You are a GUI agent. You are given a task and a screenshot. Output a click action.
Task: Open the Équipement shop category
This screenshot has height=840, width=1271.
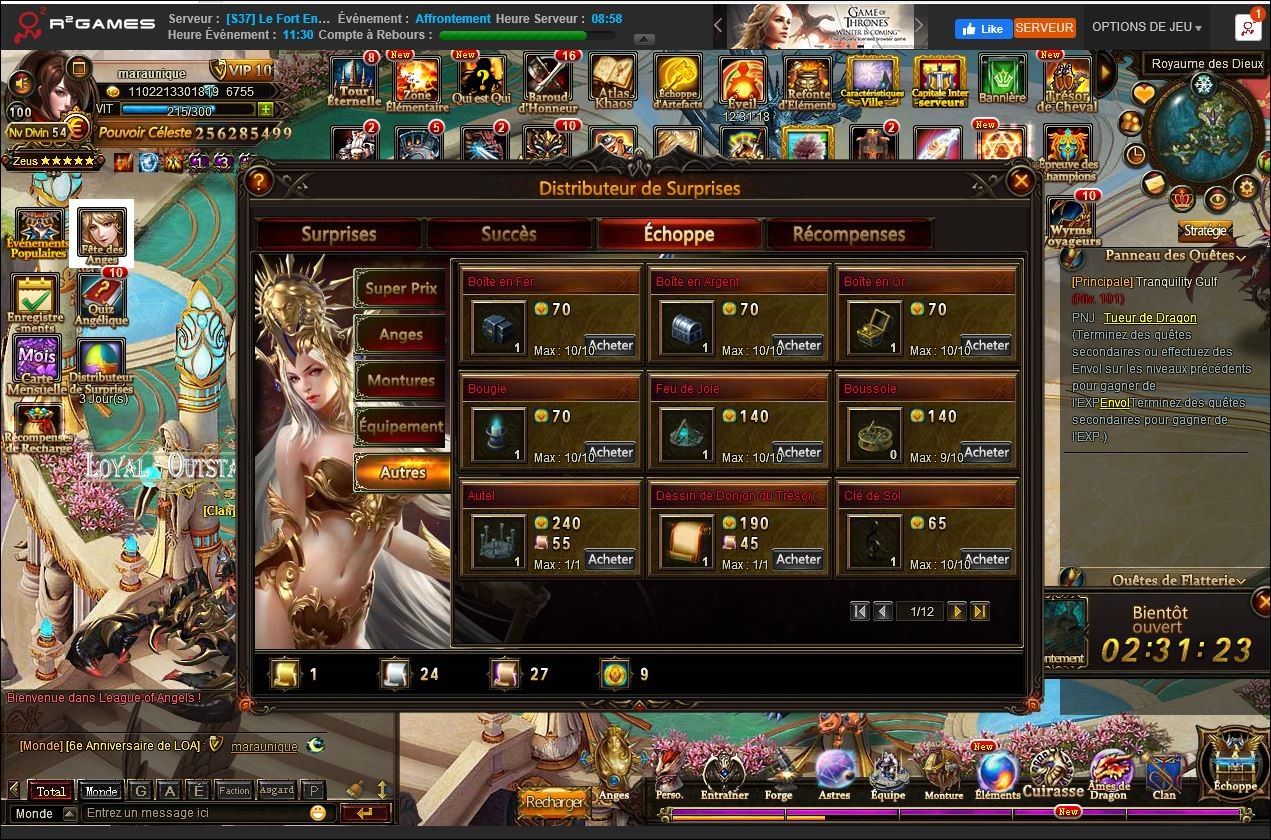coord(400,426)
